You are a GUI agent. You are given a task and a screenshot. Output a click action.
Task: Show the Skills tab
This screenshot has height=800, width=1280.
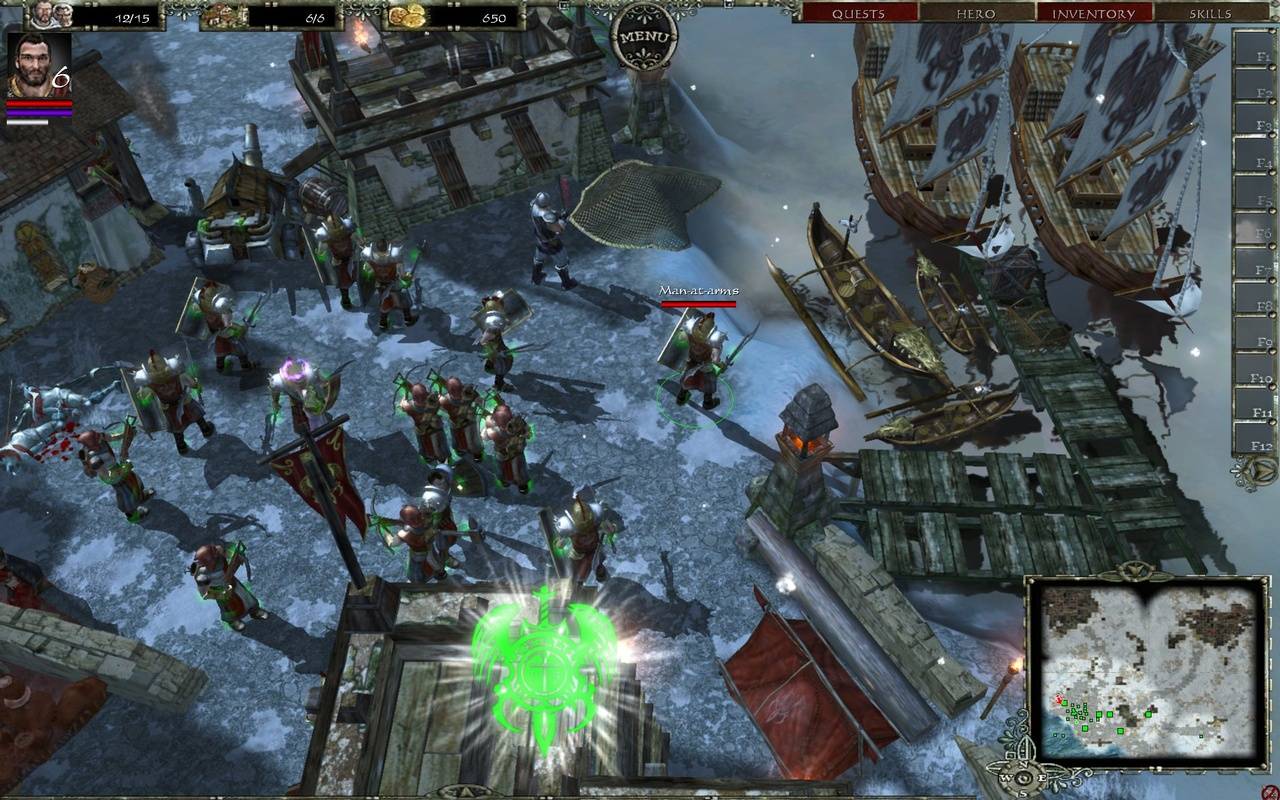pyautogui.click(x=1210, y=13)
